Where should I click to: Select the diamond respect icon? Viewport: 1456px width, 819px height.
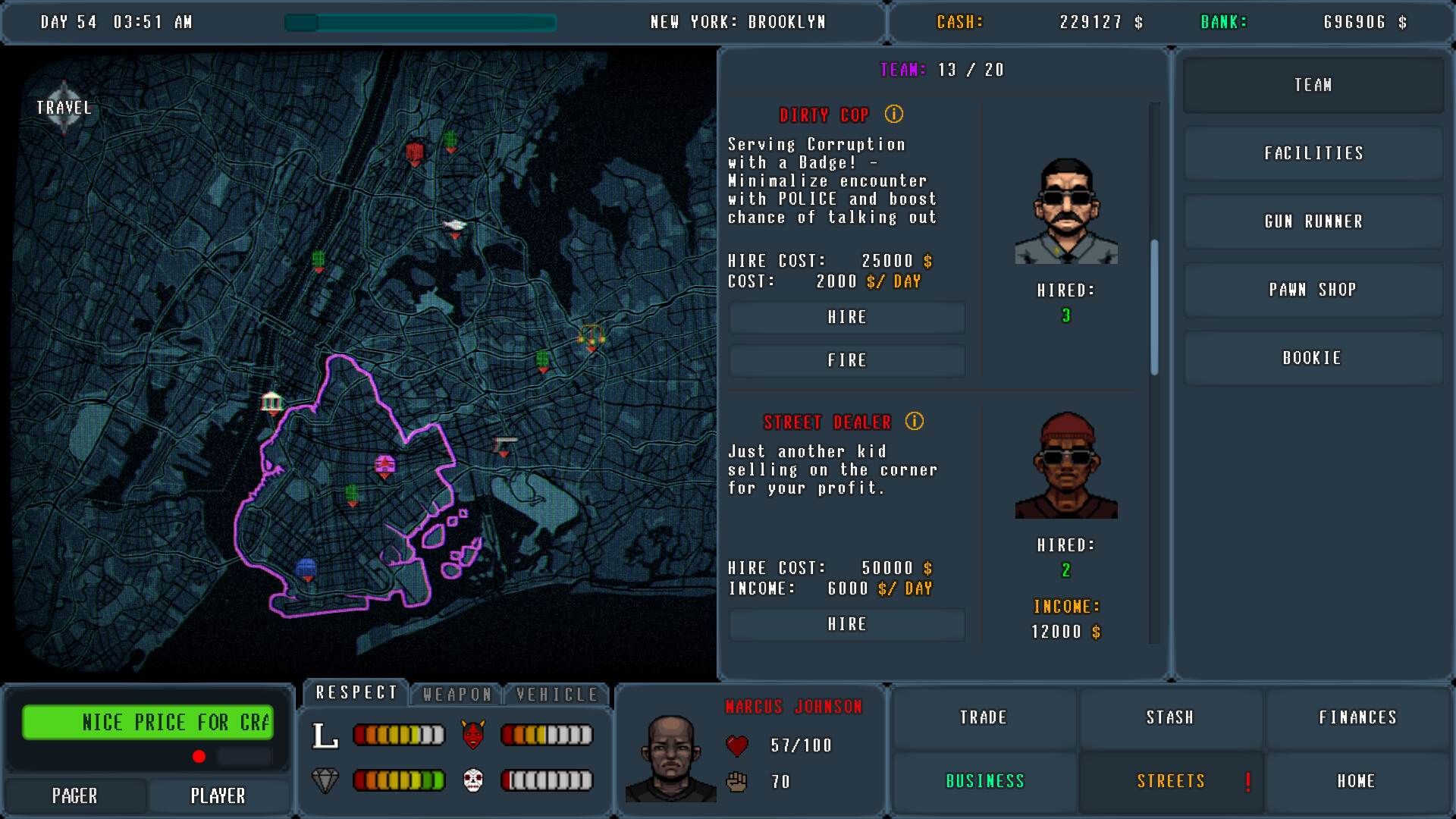coord(327,779)
